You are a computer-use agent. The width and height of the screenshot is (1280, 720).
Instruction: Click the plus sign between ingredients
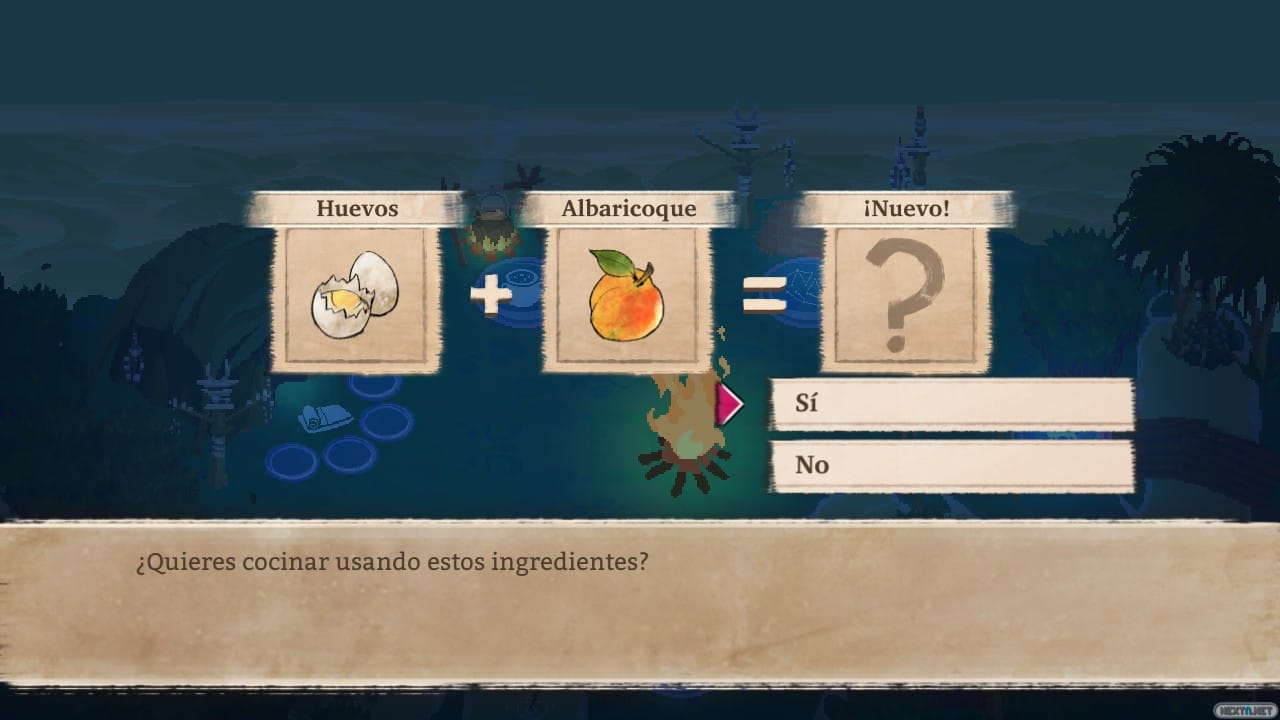coord(489,295)
